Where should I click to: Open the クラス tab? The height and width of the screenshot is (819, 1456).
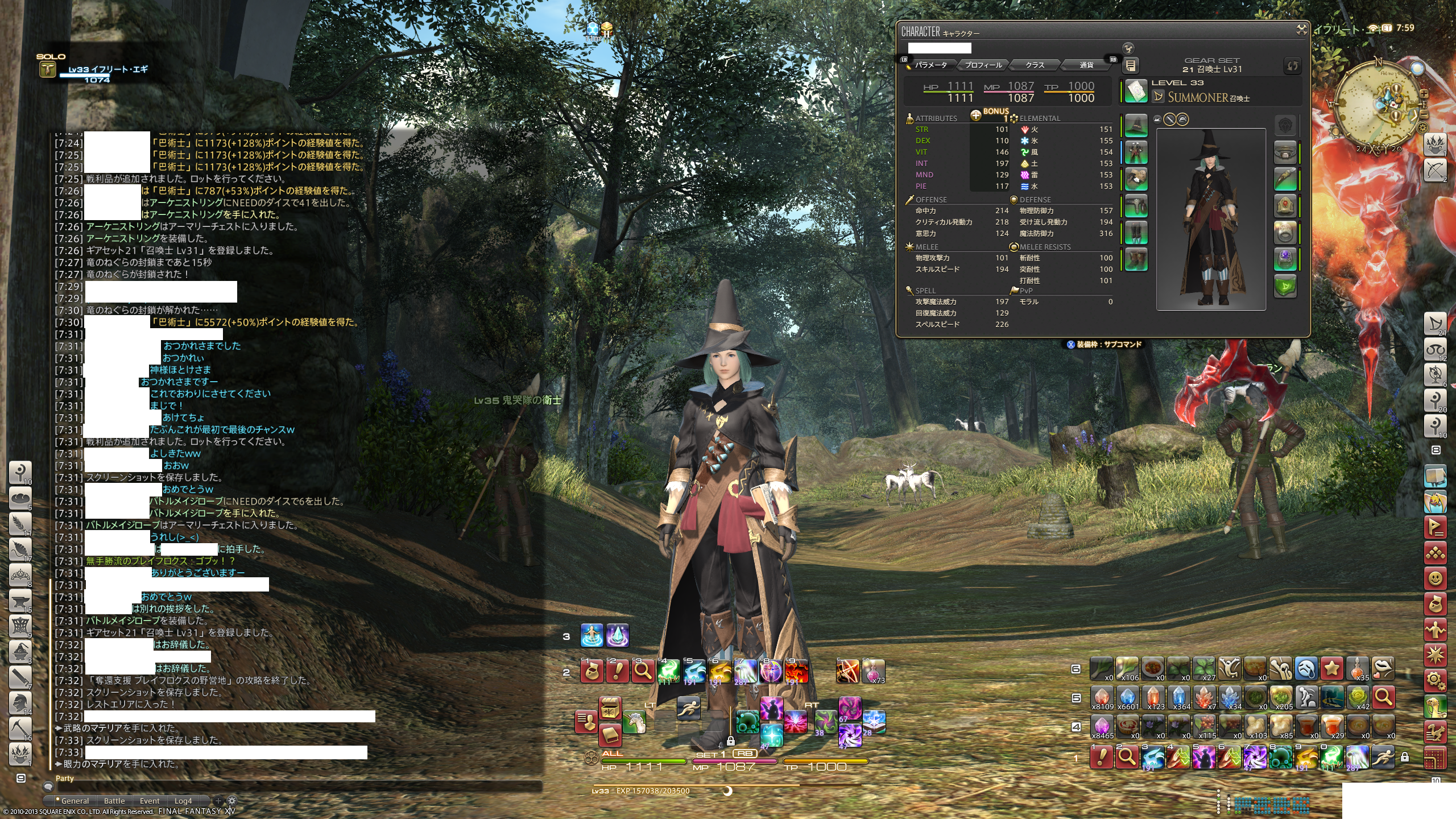click(x=1035, y=65)
